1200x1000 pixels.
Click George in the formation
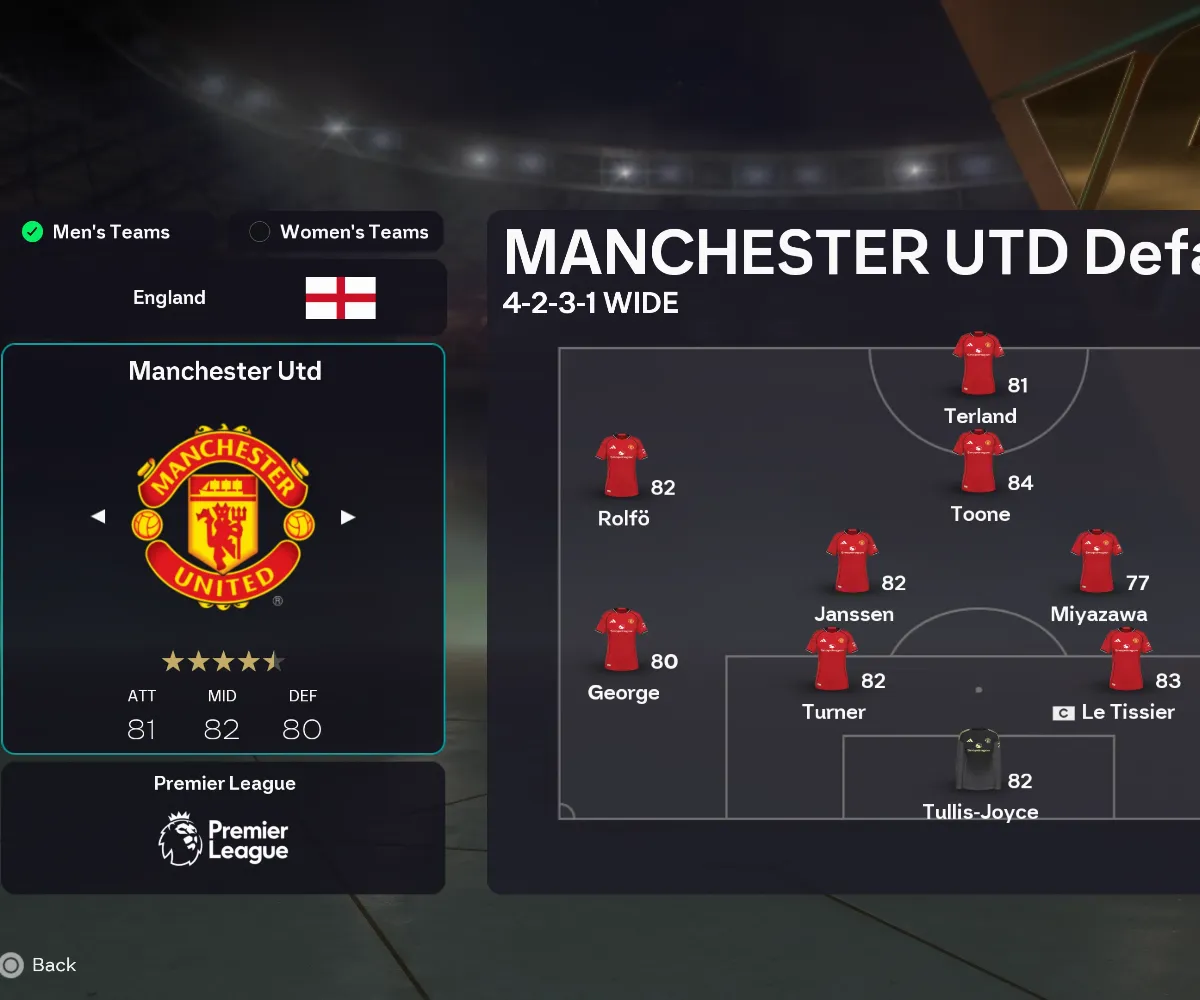(x=621, y=640)
